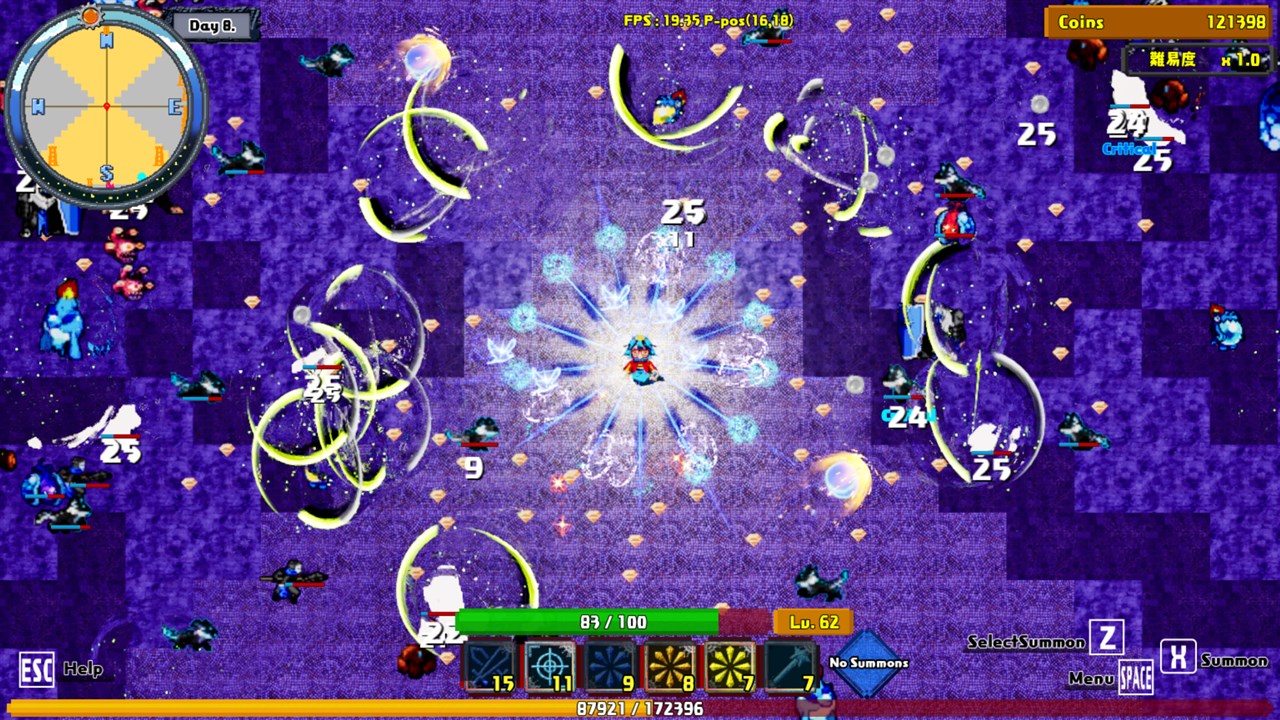Select the crossed blades skill slot

489,666
